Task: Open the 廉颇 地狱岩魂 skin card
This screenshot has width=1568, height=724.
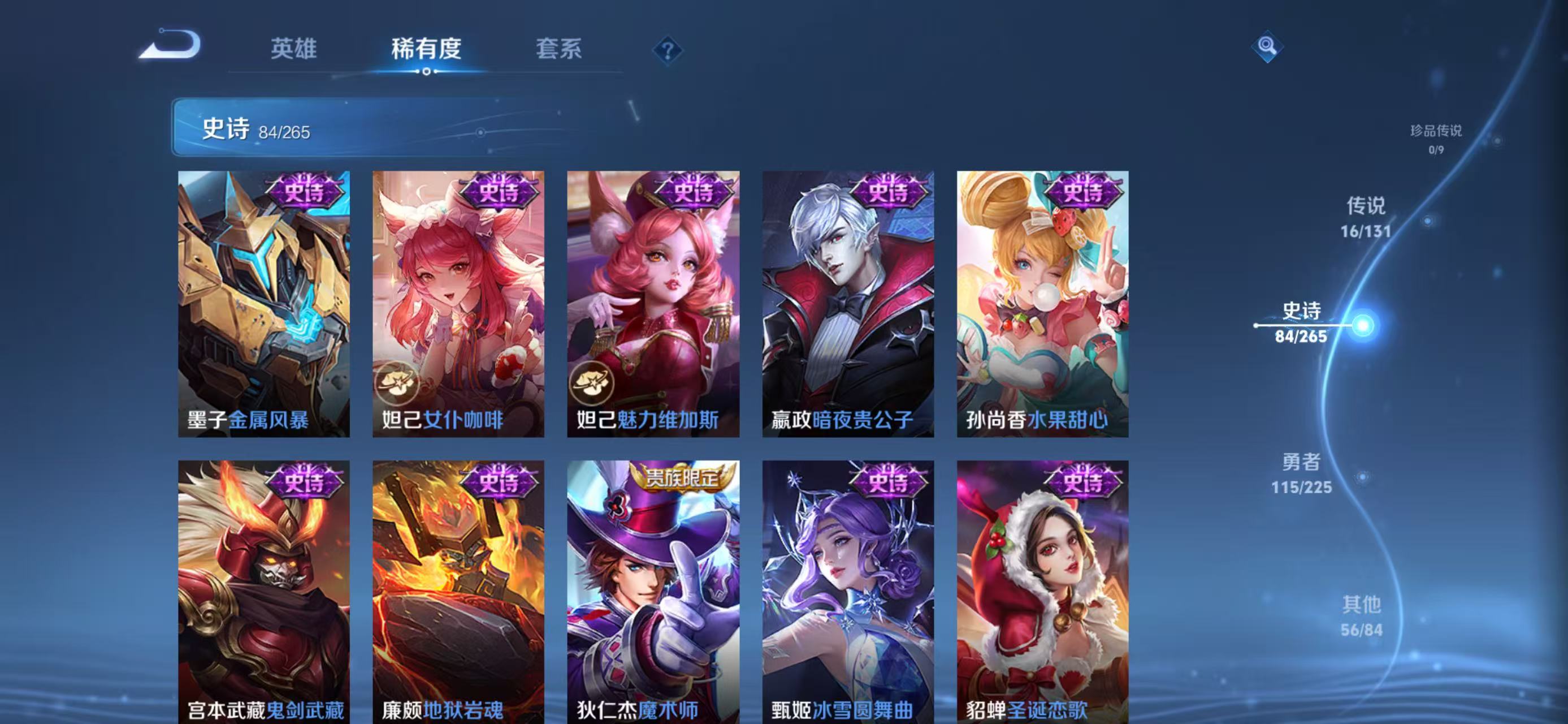Action: click(x=458, y=591)
